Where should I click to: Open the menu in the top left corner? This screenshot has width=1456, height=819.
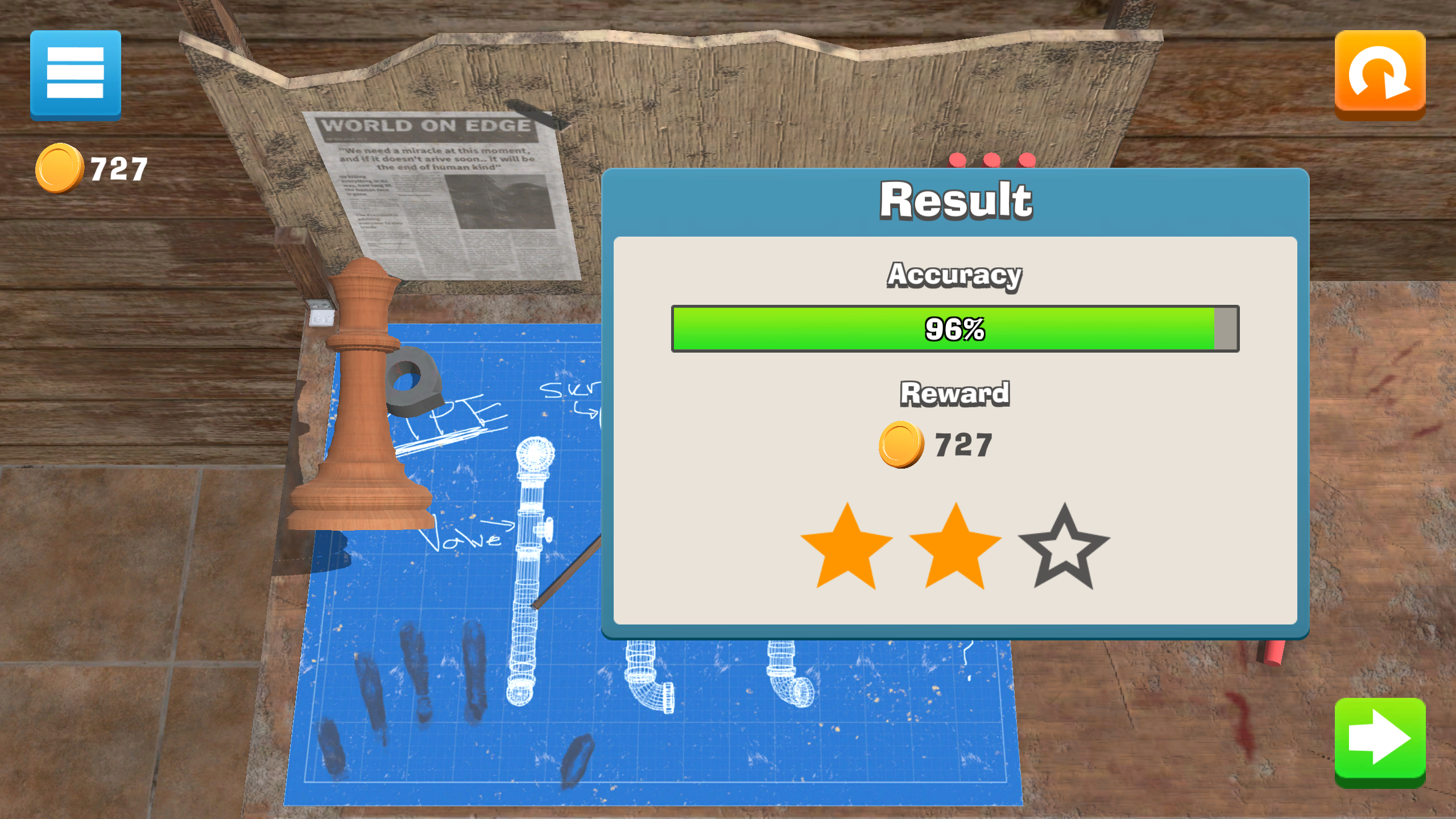pos(76,76)
